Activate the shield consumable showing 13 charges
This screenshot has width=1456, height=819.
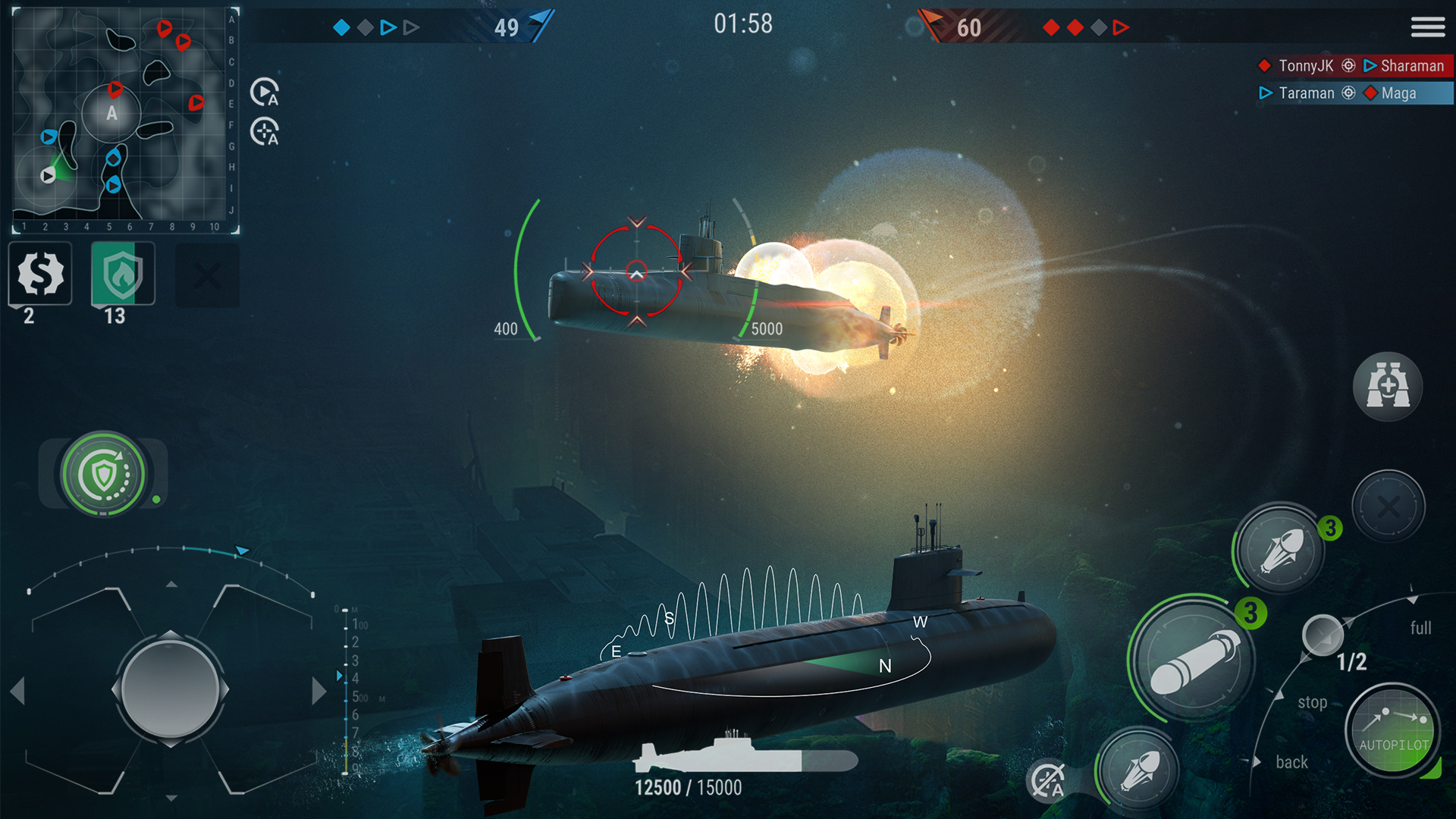(x=121, y=273)
